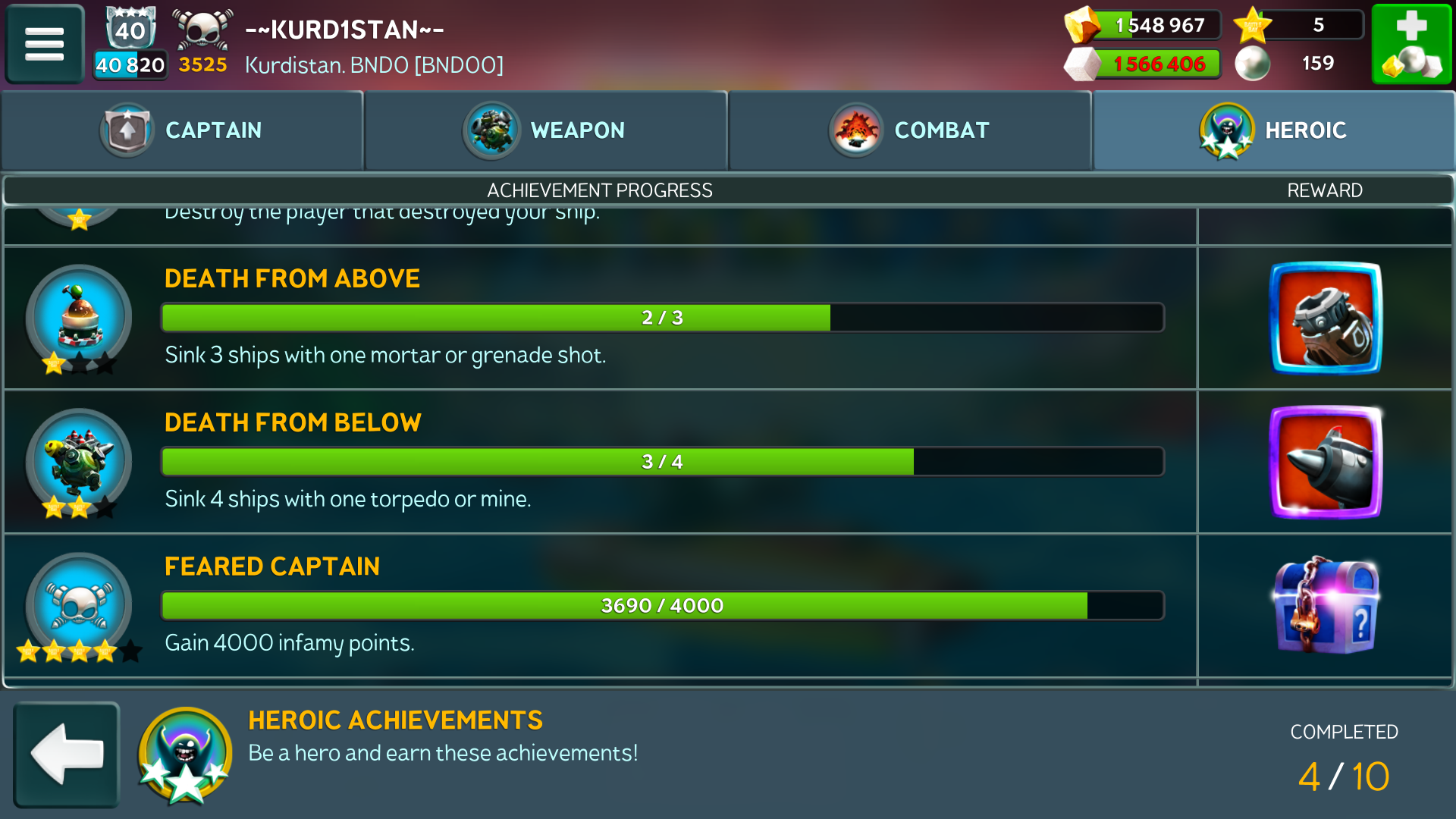
Task: Tap the skull infamy icon
Action: click(202, 30)
